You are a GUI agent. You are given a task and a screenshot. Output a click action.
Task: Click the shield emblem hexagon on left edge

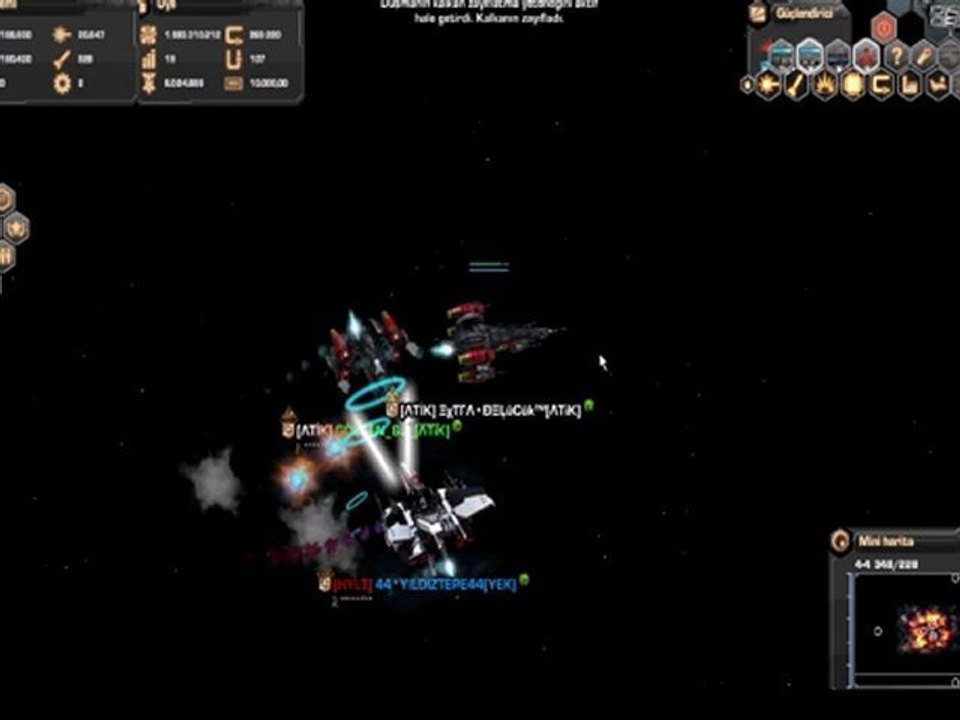click(x=16, y=228)
